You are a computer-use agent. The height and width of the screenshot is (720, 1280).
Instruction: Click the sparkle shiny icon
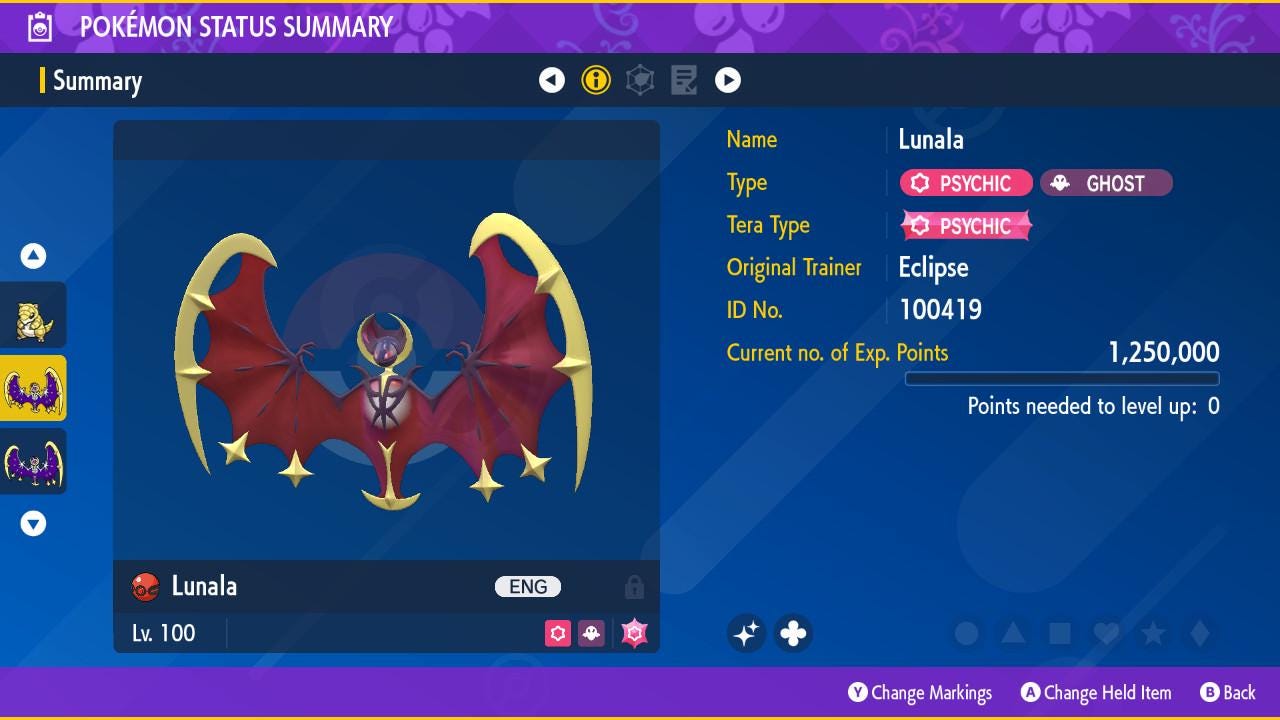(746, 633)
